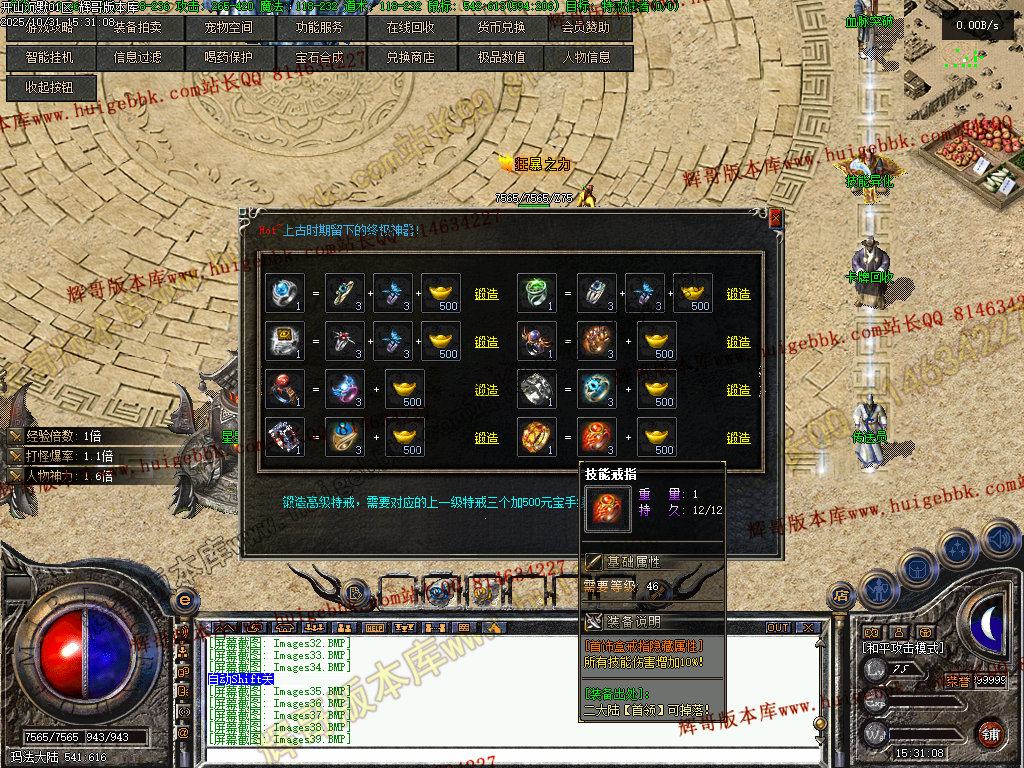
Task: Open the 游戏攻略 game guide menu
Action: [50, 28]
